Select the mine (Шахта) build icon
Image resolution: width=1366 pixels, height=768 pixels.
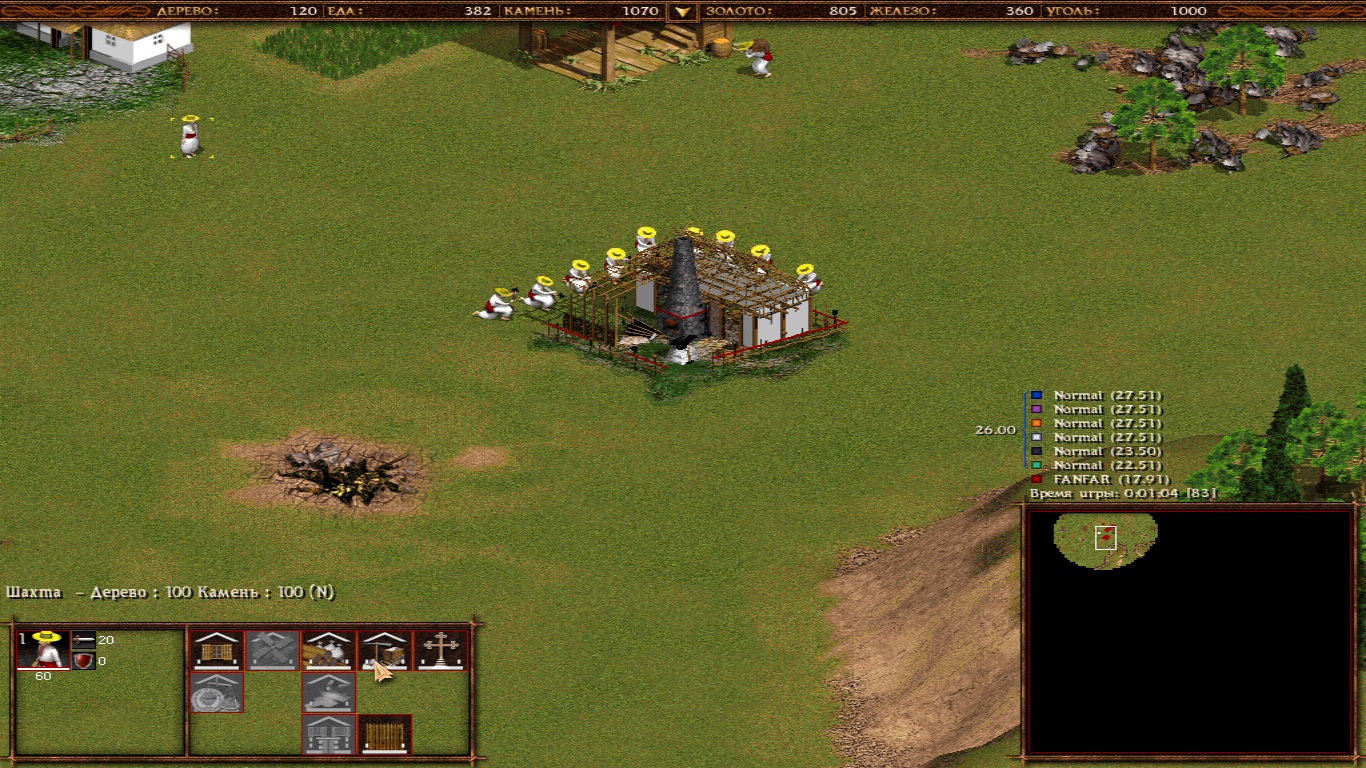tap(385, 650)
